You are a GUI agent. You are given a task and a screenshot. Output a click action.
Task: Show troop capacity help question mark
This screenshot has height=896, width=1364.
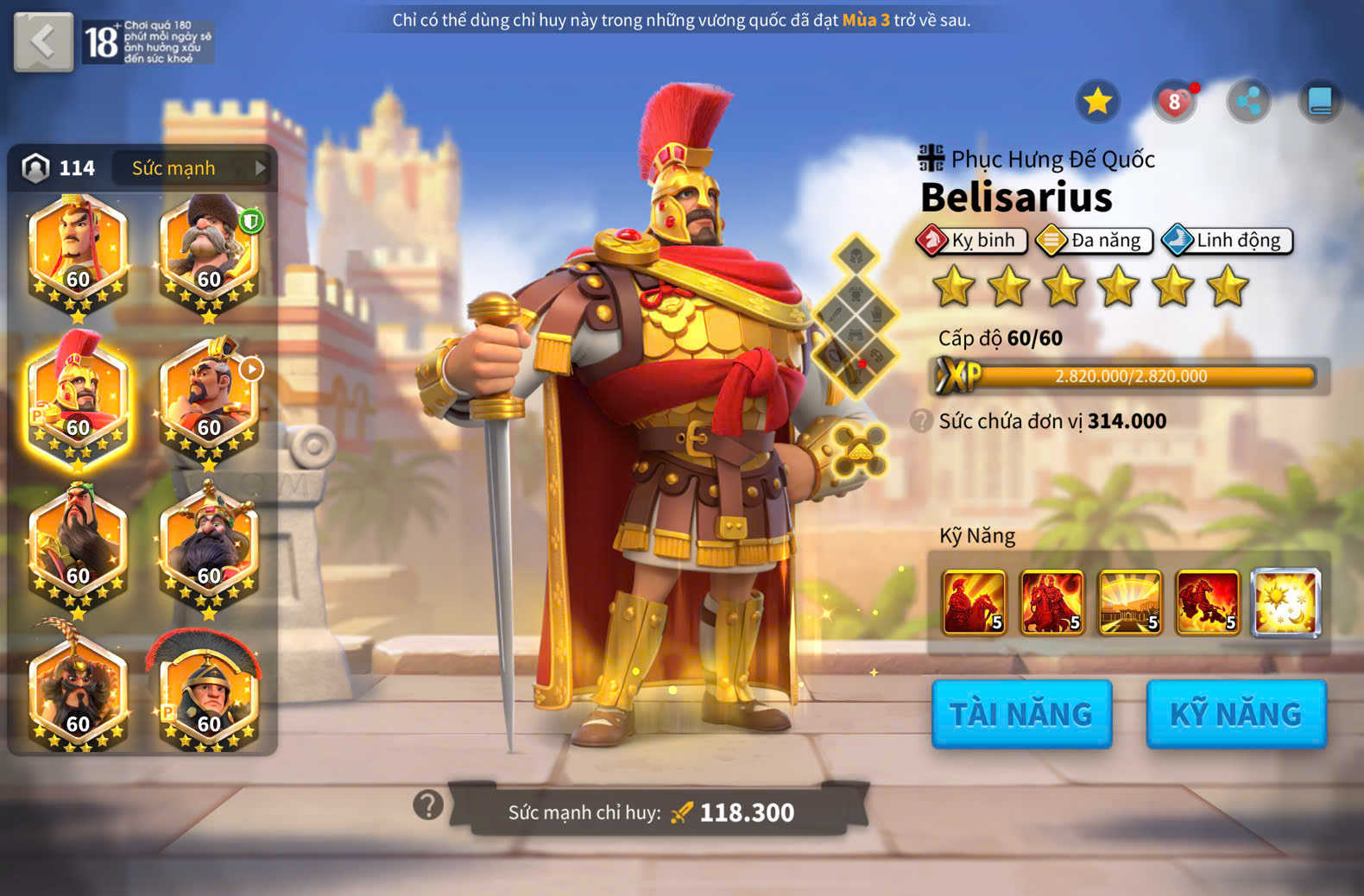click(x=921, y=421)
